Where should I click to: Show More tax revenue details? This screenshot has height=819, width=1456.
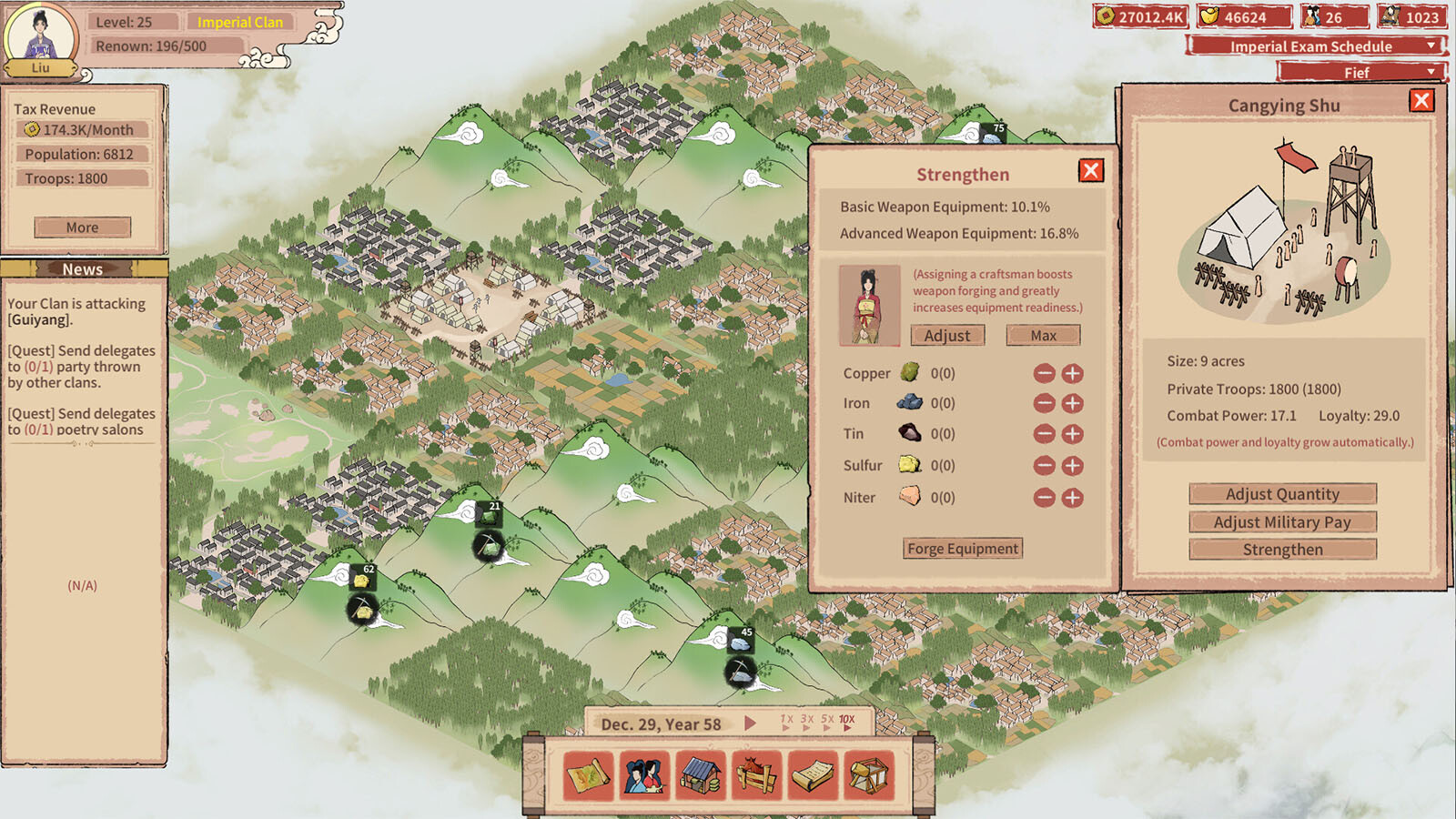coord(82,227)
